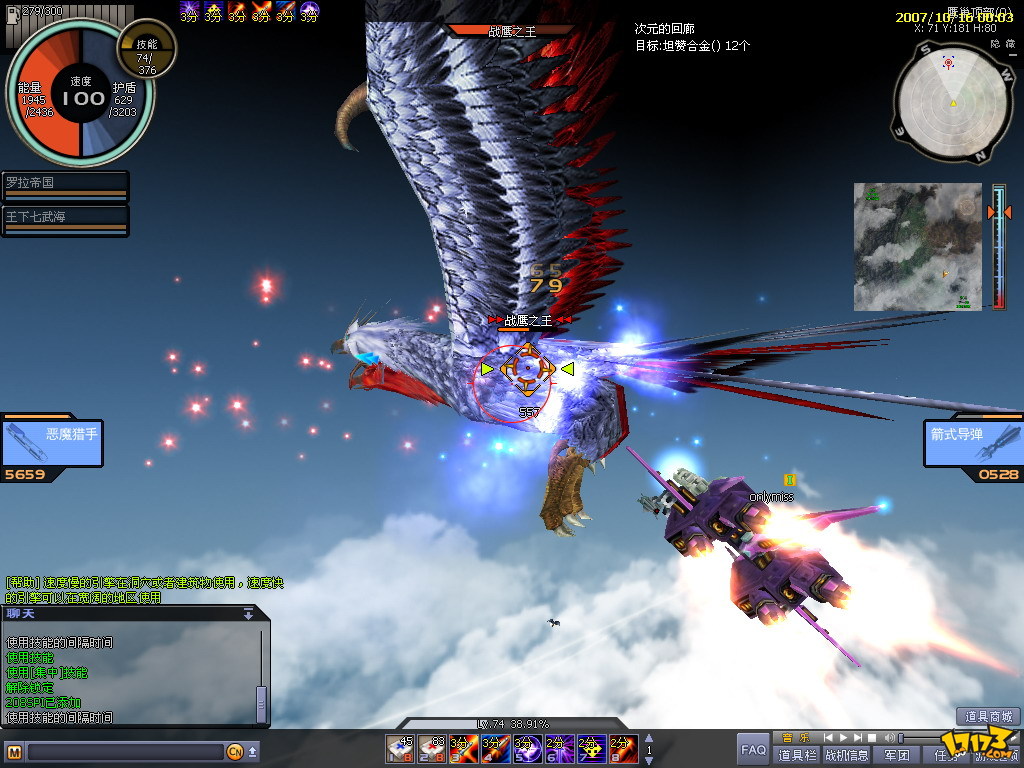This screenshot has height=768, width=1024.
Task: Collapse the 聊天 chat window
Action: [x=248, y=614]
